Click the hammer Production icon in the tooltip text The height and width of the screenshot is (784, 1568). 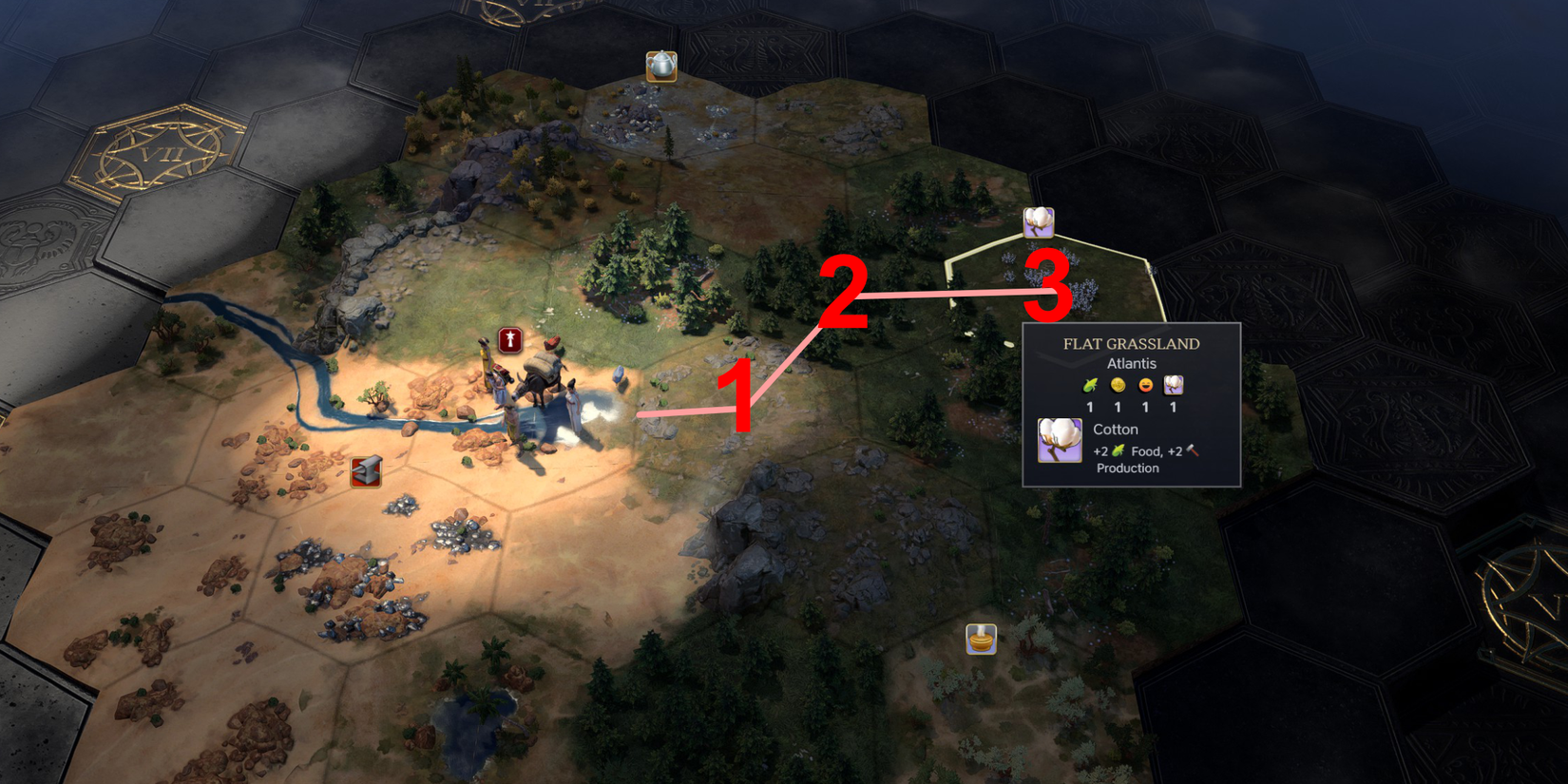click(1191, 450)
